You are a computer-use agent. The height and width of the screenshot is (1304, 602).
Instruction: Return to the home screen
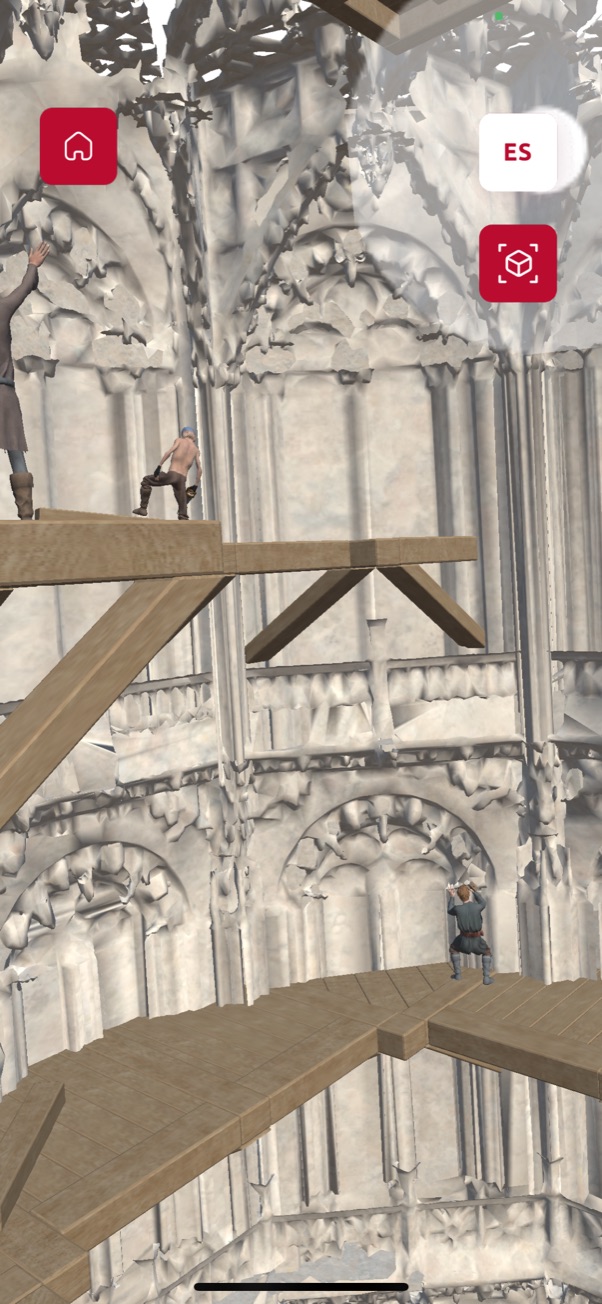point(78,146)
